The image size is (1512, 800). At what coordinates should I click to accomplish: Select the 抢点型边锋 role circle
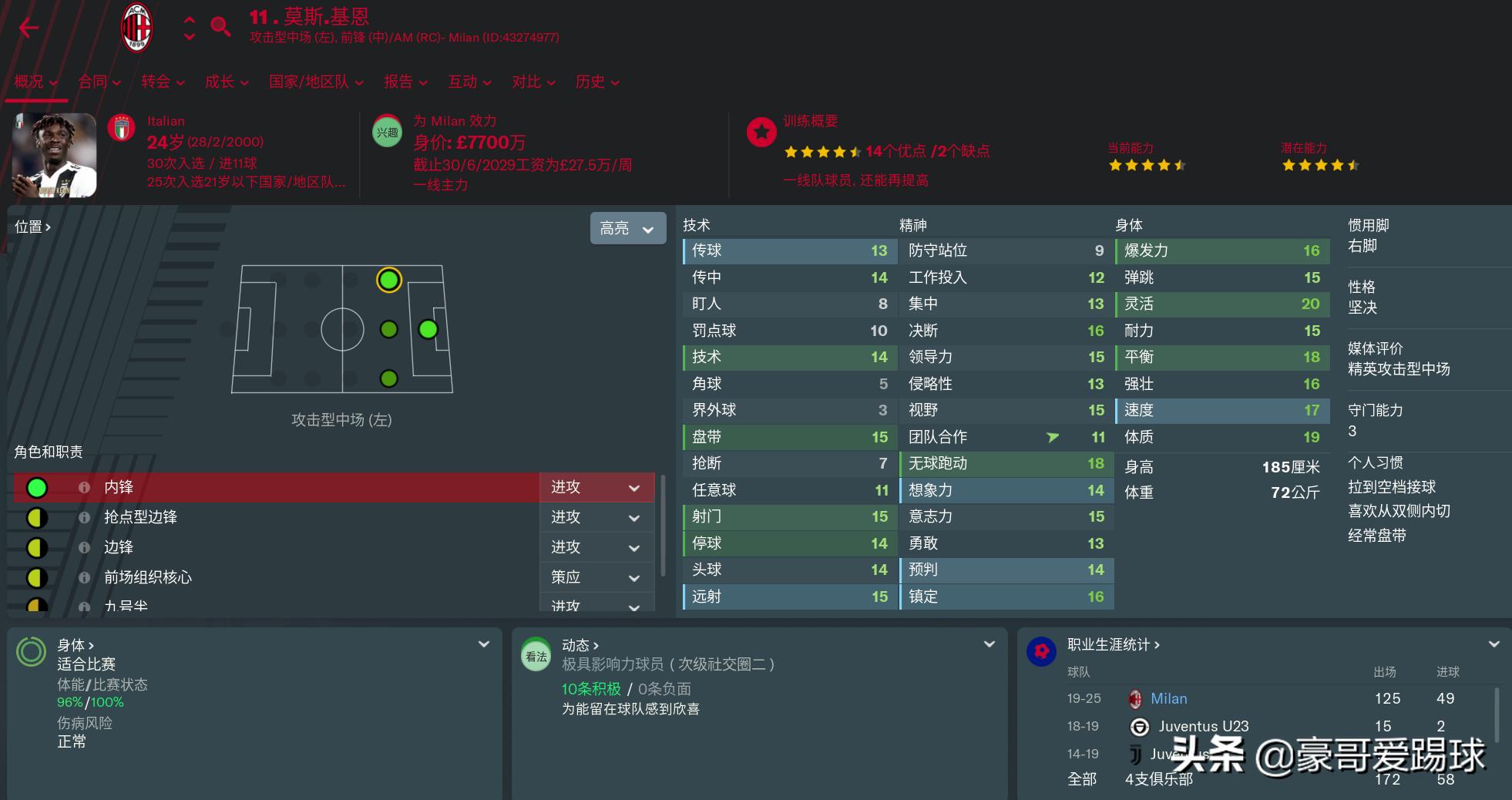pos(36,517)
